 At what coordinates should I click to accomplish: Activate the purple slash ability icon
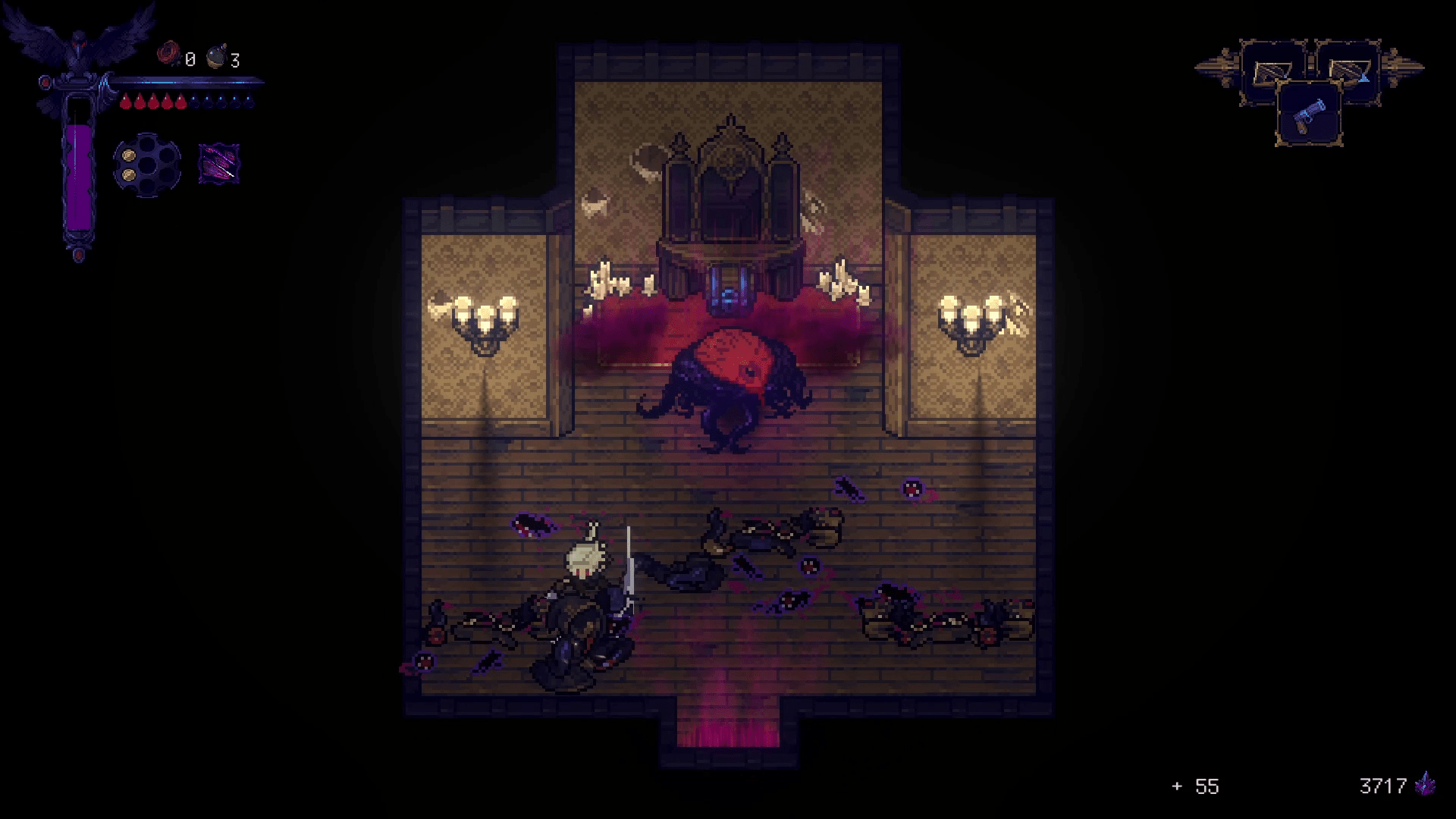tap(218, 163)
